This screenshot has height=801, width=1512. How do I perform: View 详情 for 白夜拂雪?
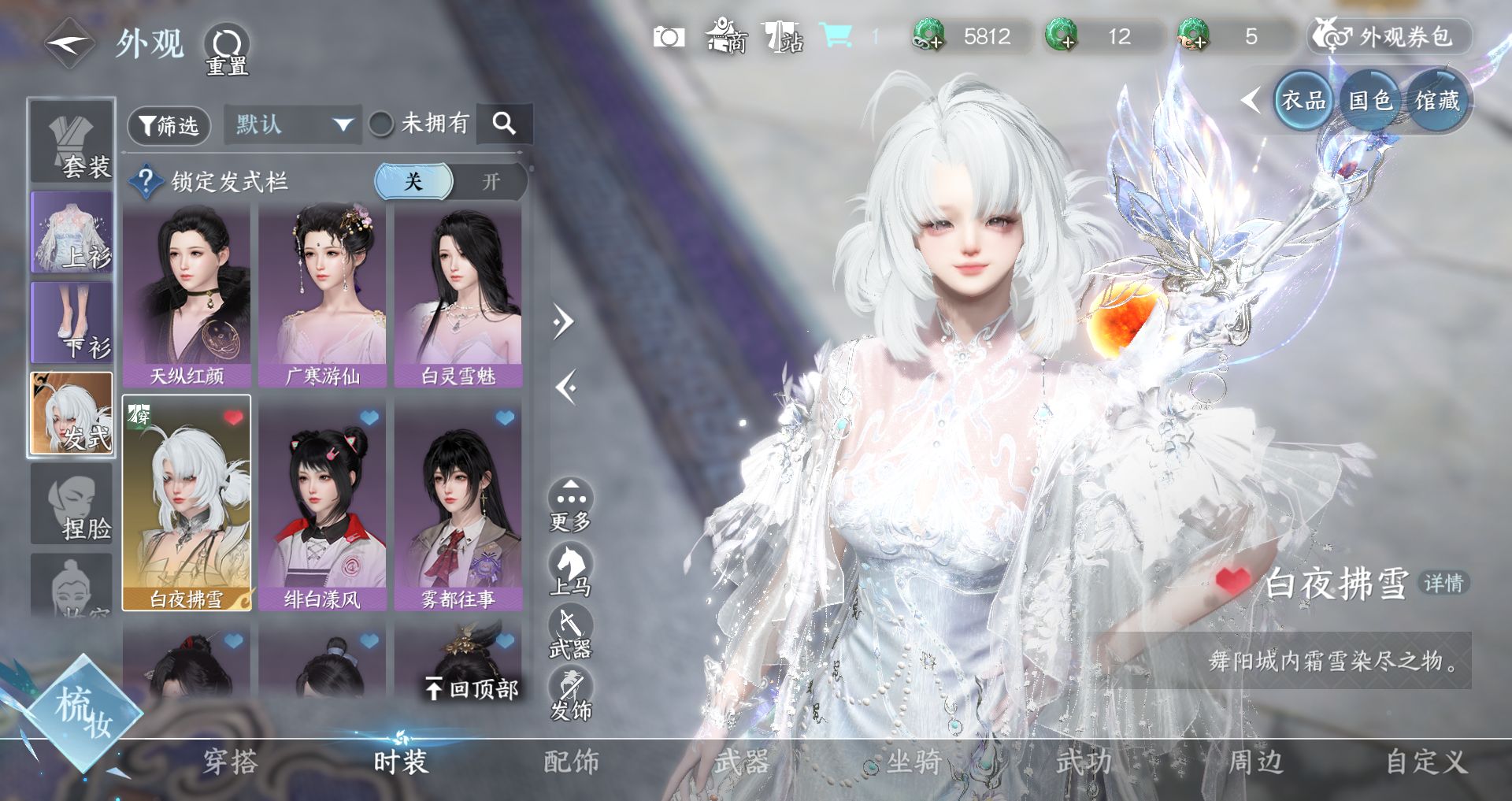pyautogui.click(x=1443, y=583)
